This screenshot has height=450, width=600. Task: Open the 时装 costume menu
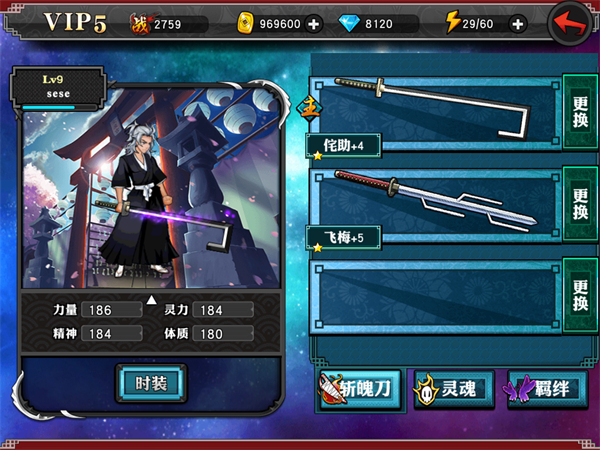click(150, 381)
